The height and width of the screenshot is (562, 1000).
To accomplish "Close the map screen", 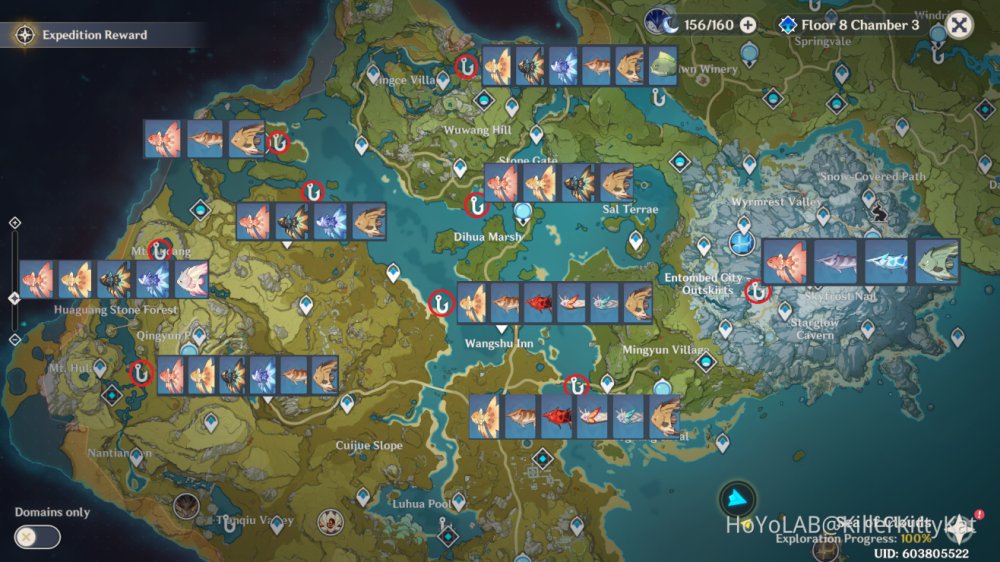I will (959, 25).
